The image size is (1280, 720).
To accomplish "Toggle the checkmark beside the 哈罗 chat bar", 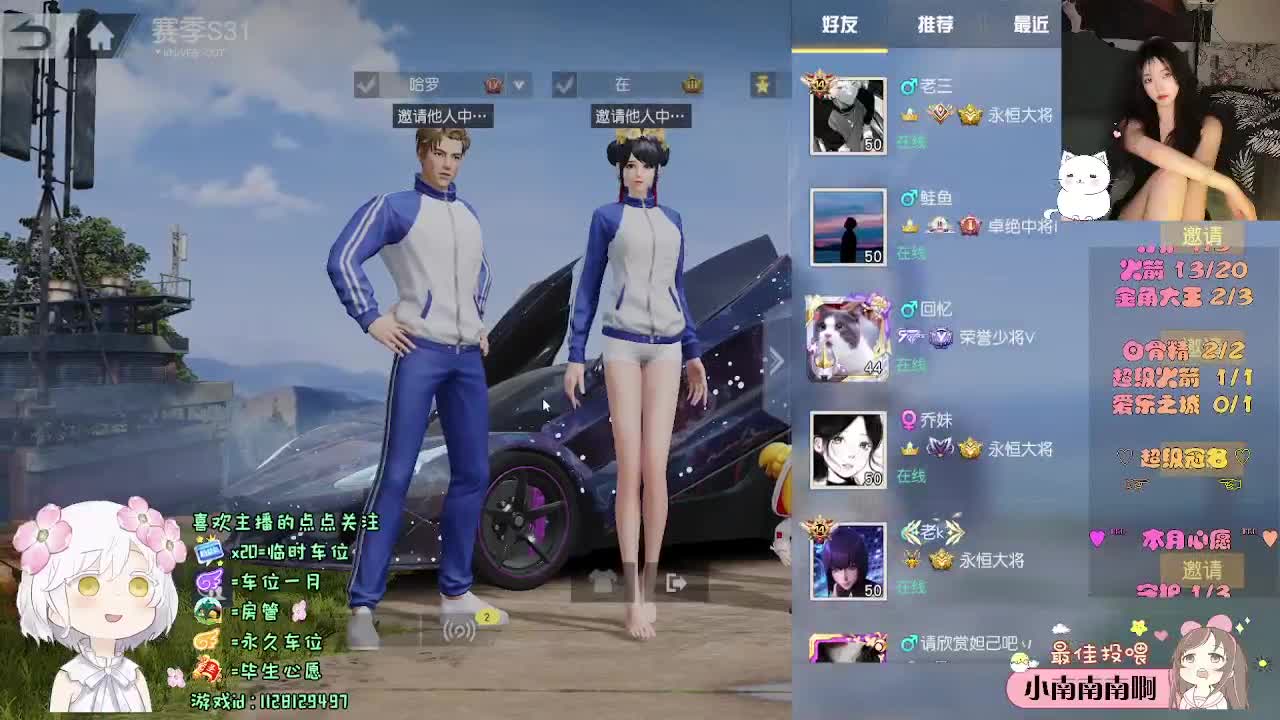I will 367,85.
